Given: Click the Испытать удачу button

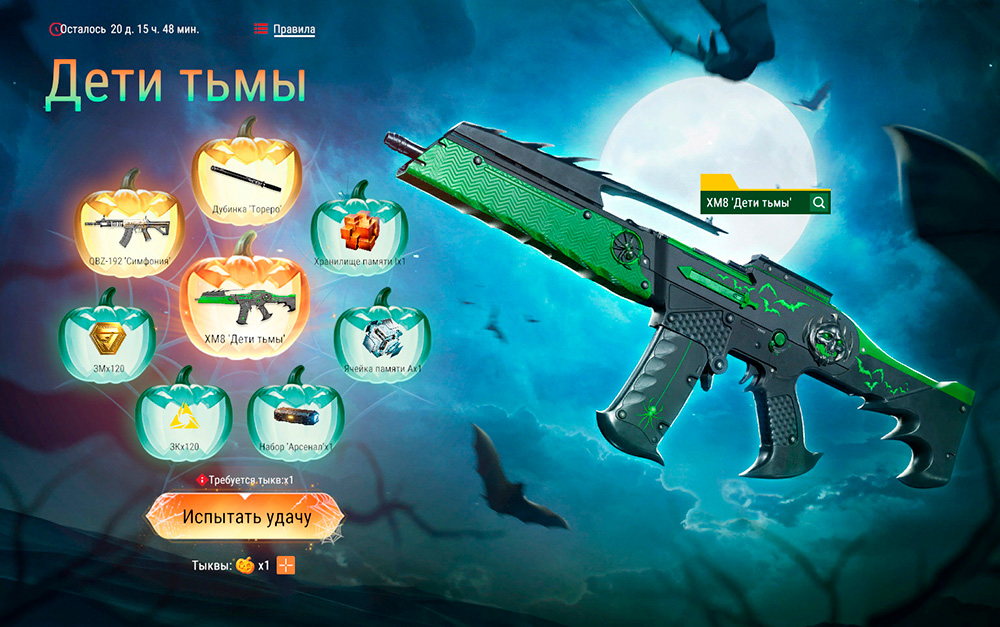Looking at the screenshot, I should 246,517.
